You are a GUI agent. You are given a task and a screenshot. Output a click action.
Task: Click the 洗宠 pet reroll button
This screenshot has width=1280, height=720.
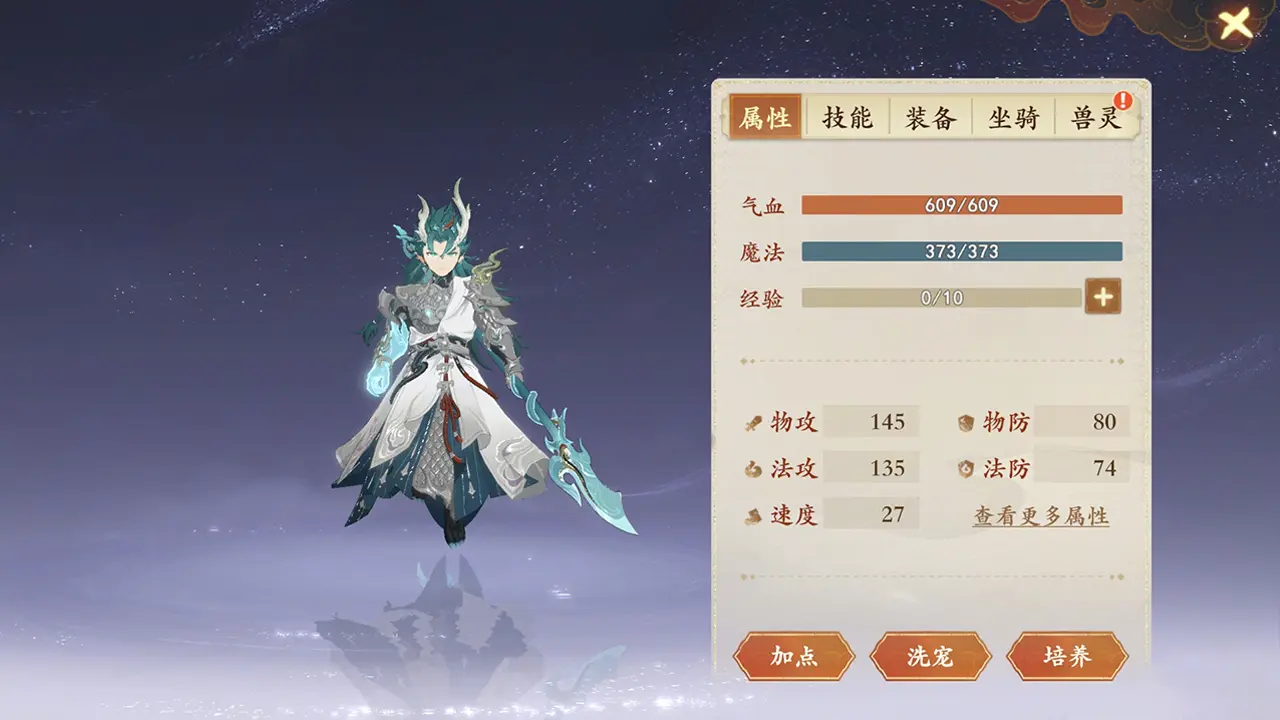pos(930,657)
